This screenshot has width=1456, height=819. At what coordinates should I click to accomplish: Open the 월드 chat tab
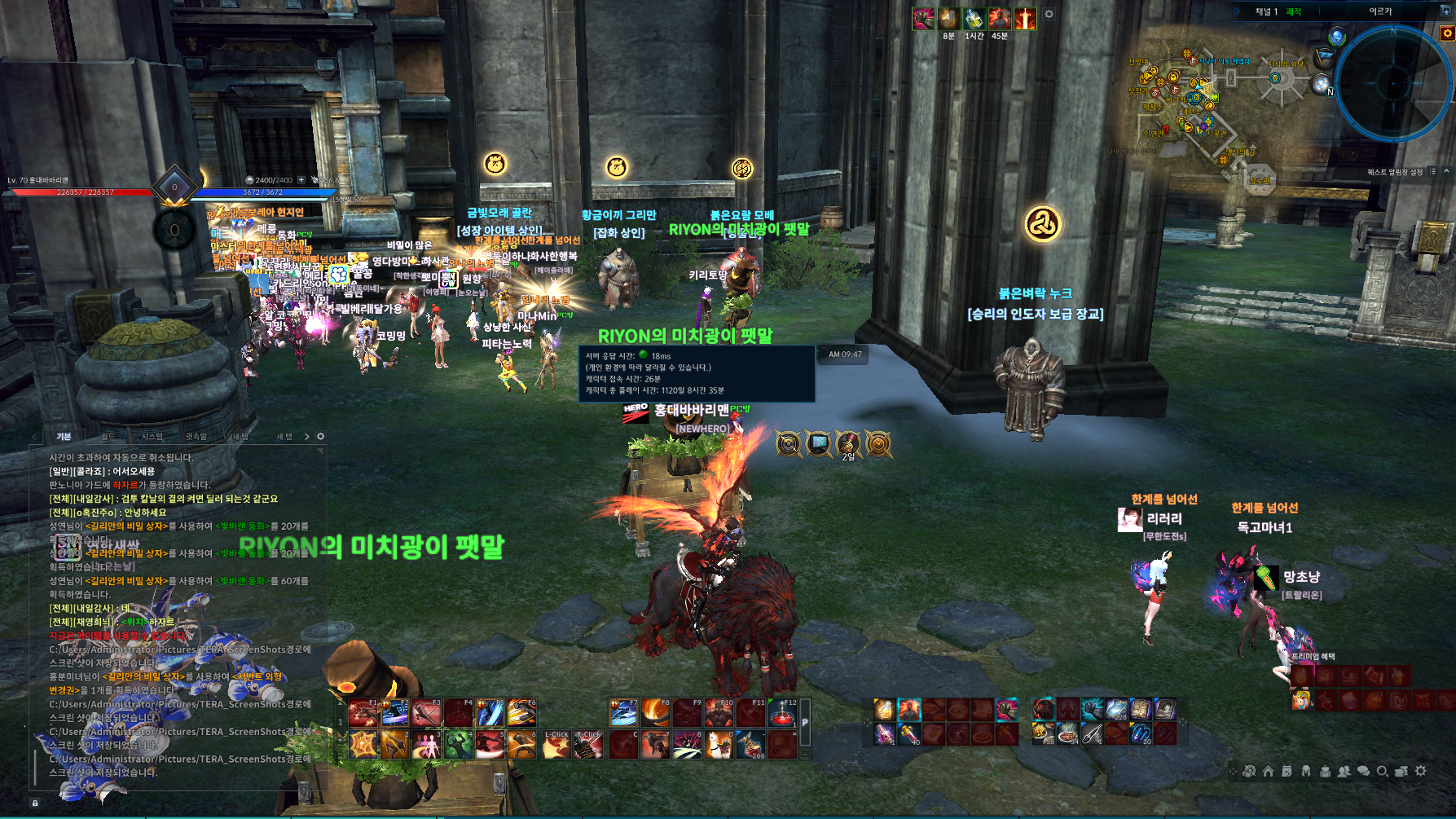(108, 437)
